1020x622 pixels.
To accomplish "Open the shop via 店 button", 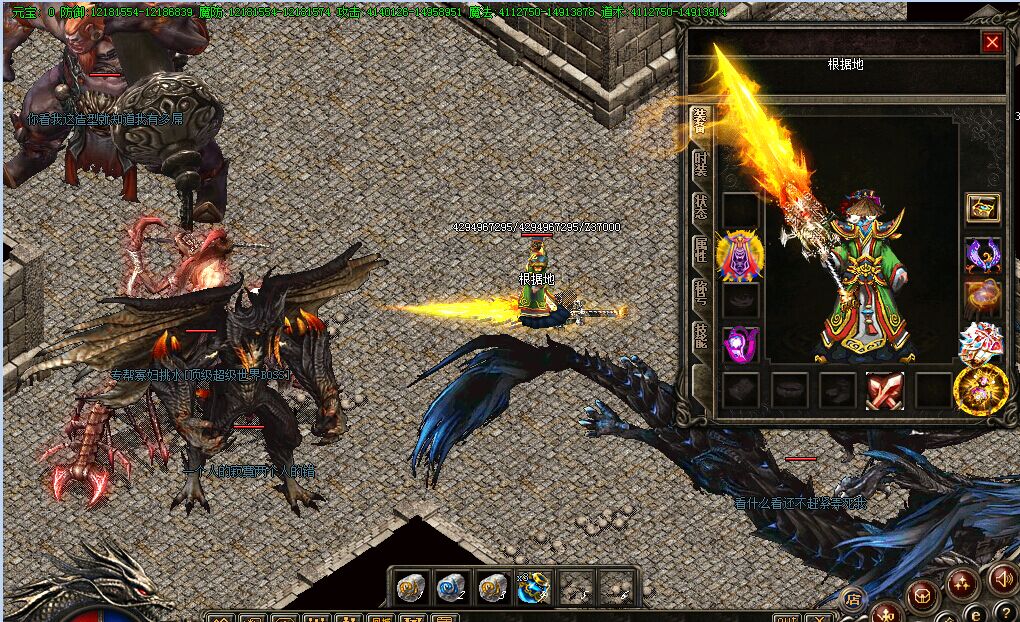I will [x=853, y=599].
